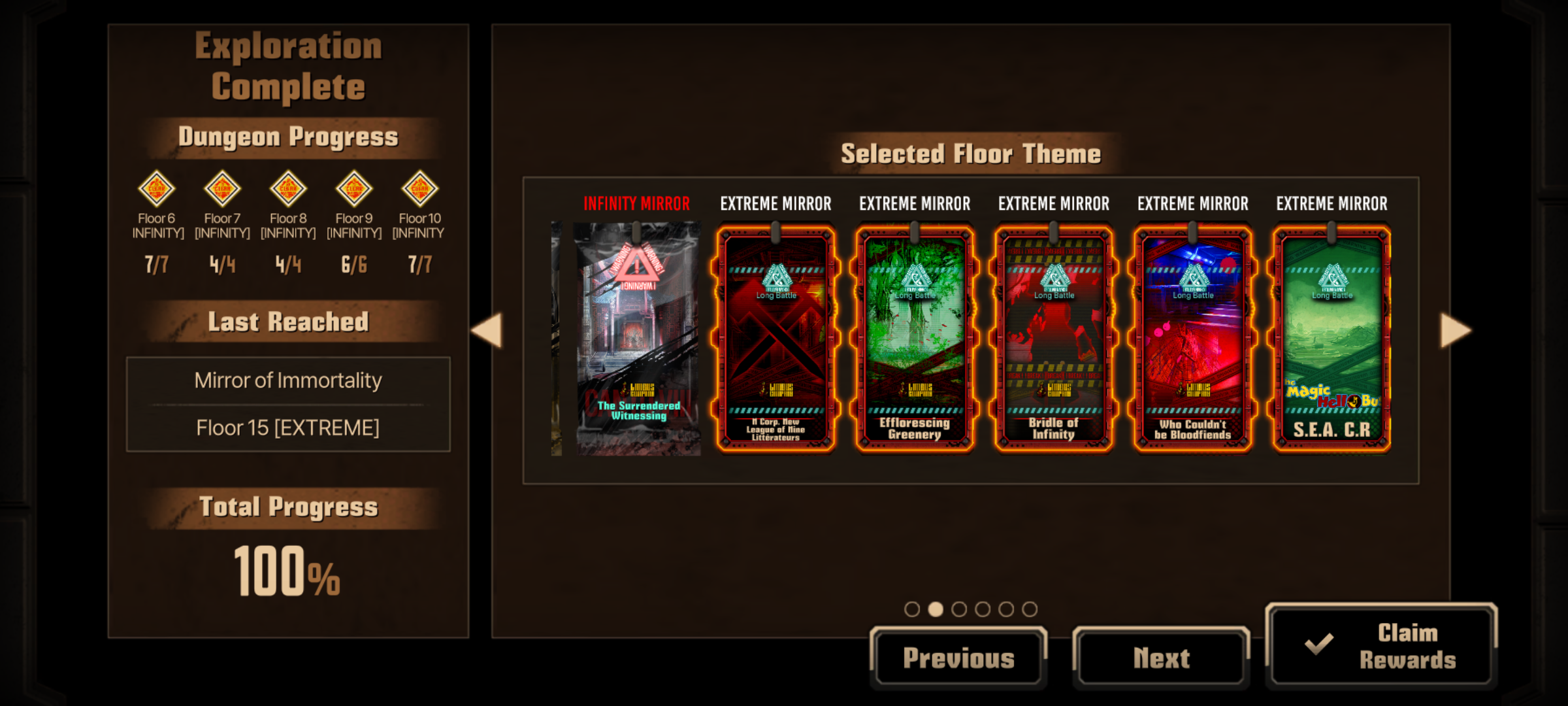This screenshot has height=706, width=1568.
Task: Jump to the first page dot
Action: [x=912, y=609]
